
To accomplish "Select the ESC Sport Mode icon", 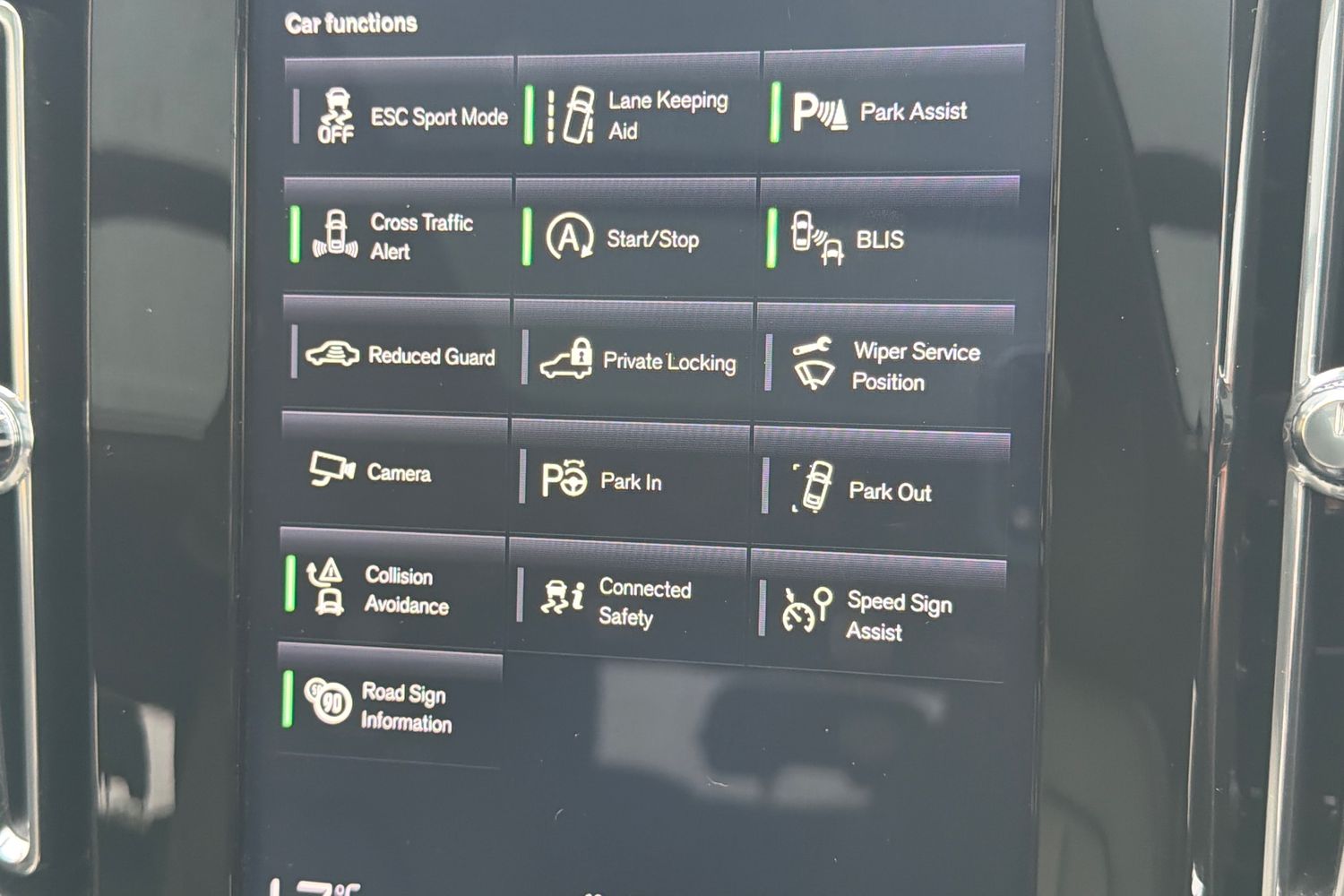I will coord(339,116).
